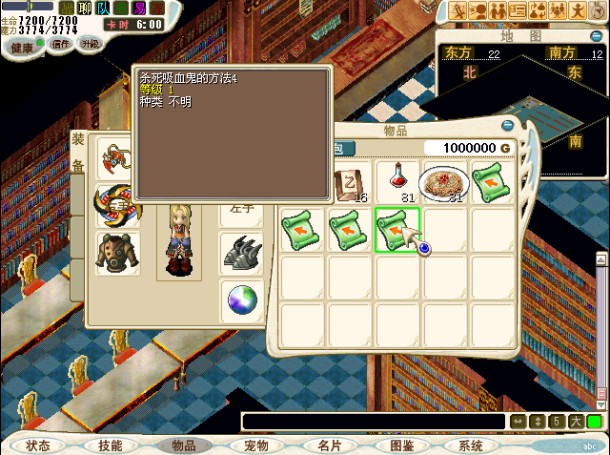Select the crystal orb equipment slot
Screen dimensions: 610x455
click(241, 298)
